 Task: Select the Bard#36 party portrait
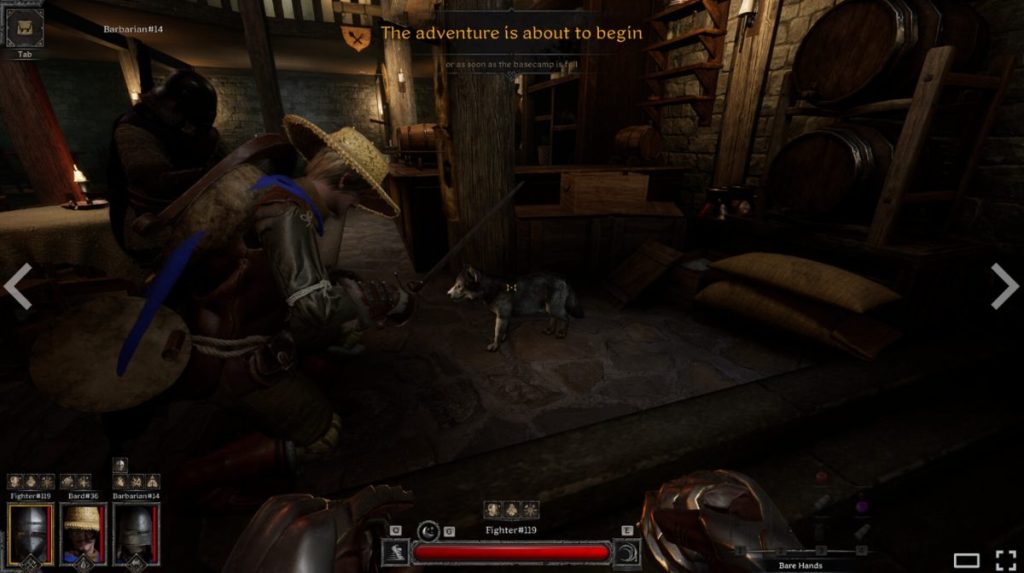[x=83, y=534]
